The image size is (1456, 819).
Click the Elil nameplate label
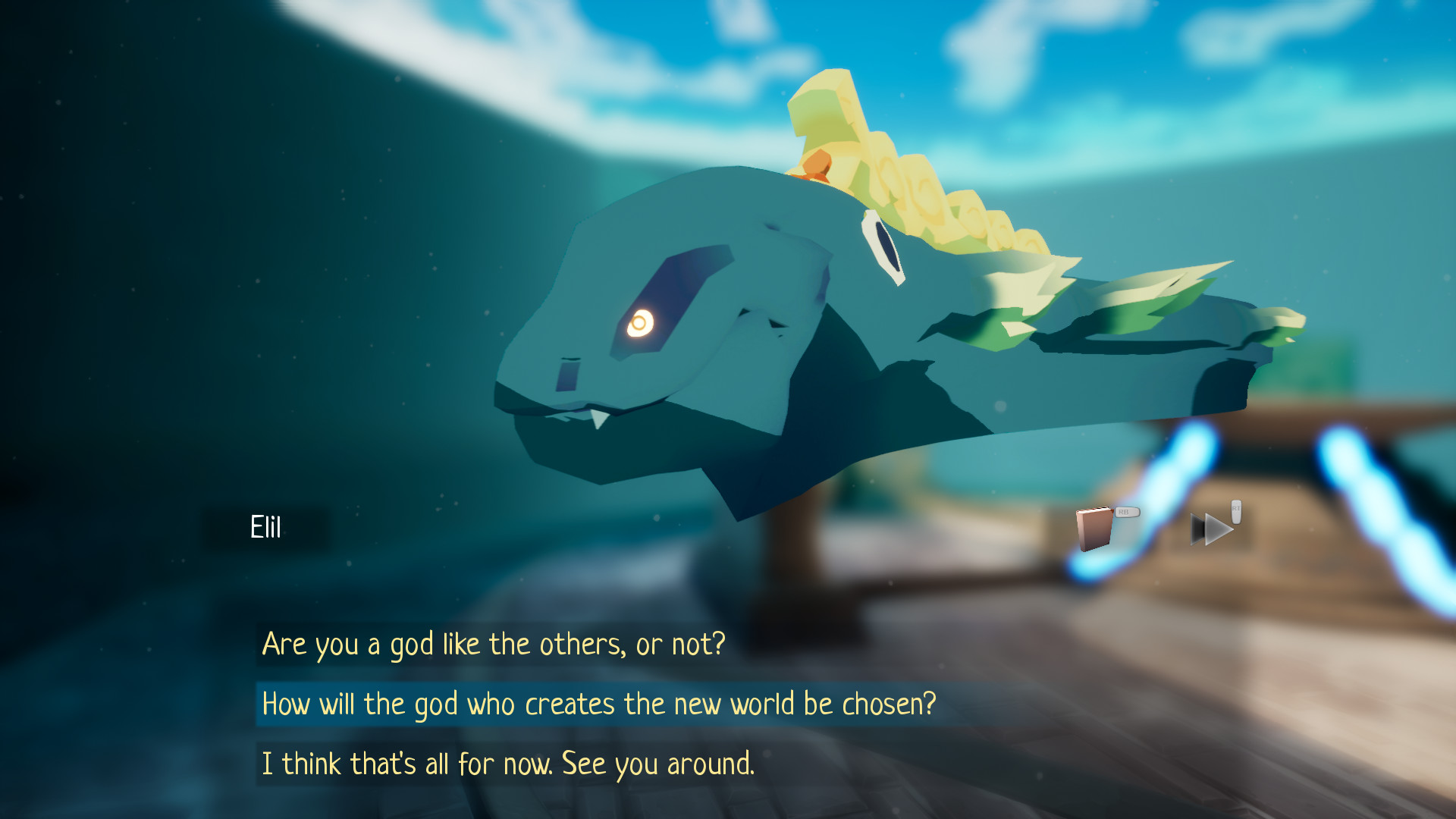[265, 526]
